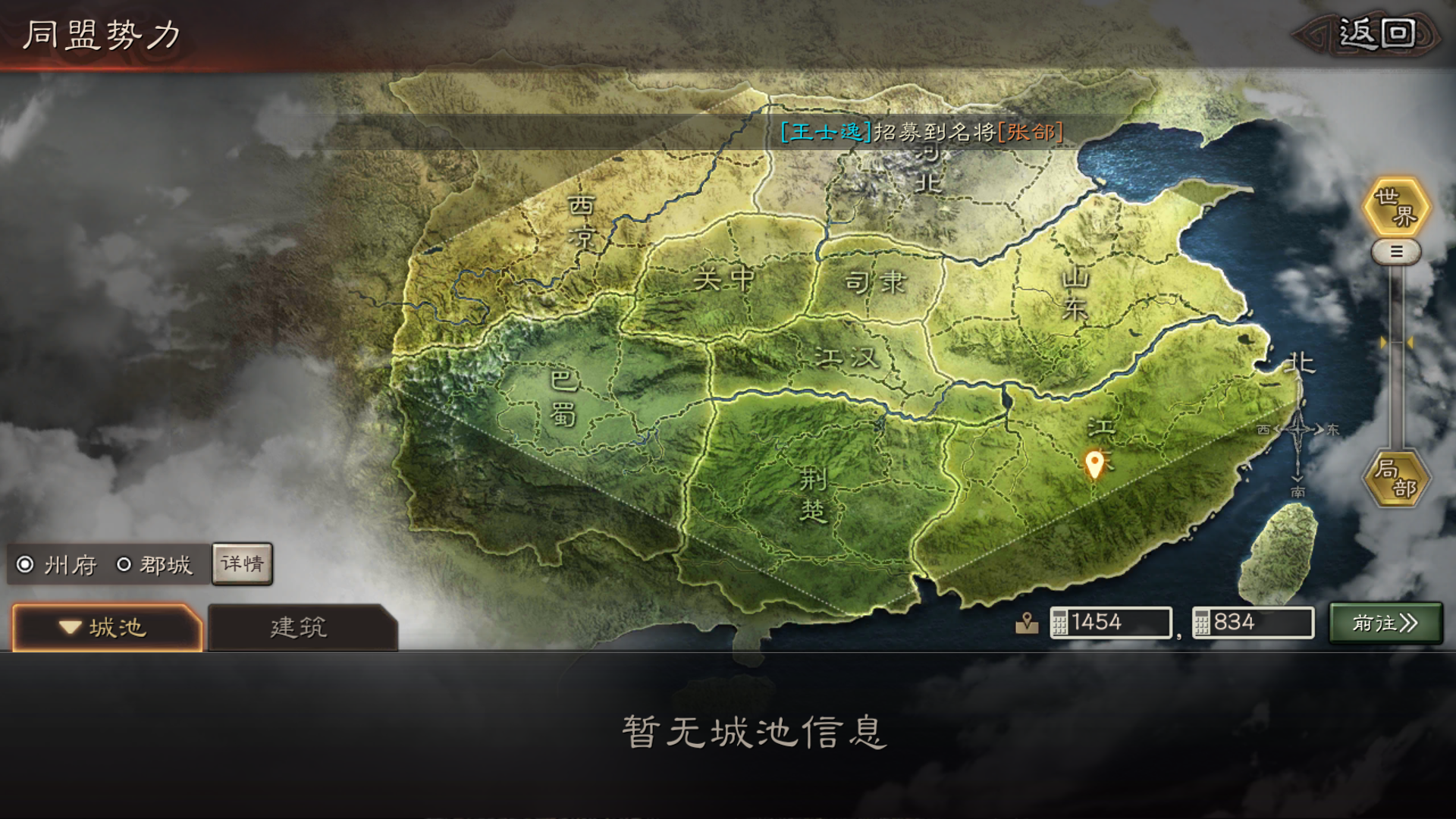This screenshot has width=1456, height=819.
Task: Select the 州府 radio option
Action: point(26,564)
